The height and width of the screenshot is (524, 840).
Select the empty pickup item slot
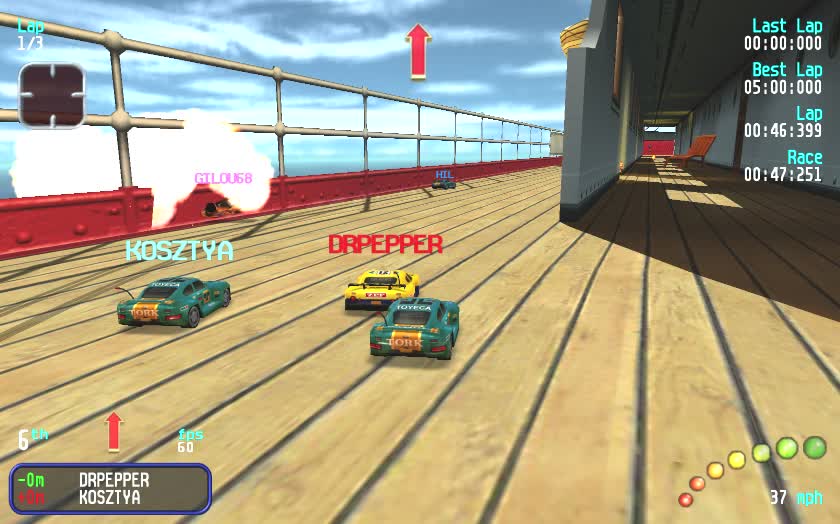pos(52,96)
